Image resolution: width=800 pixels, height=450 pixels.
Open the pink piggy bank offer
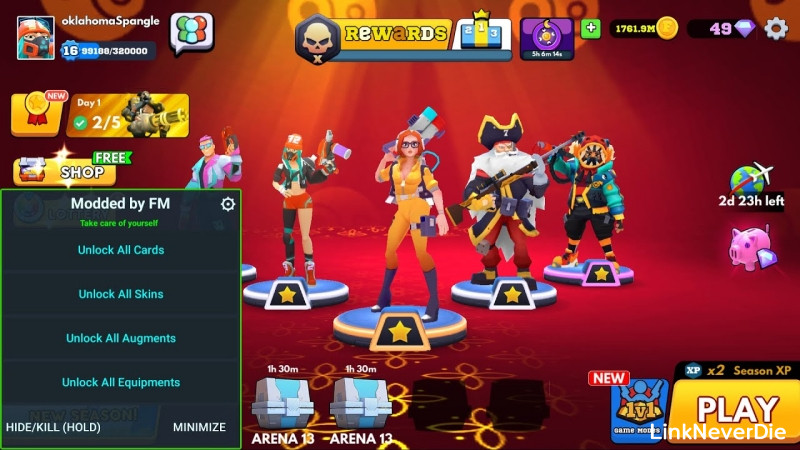751,248
